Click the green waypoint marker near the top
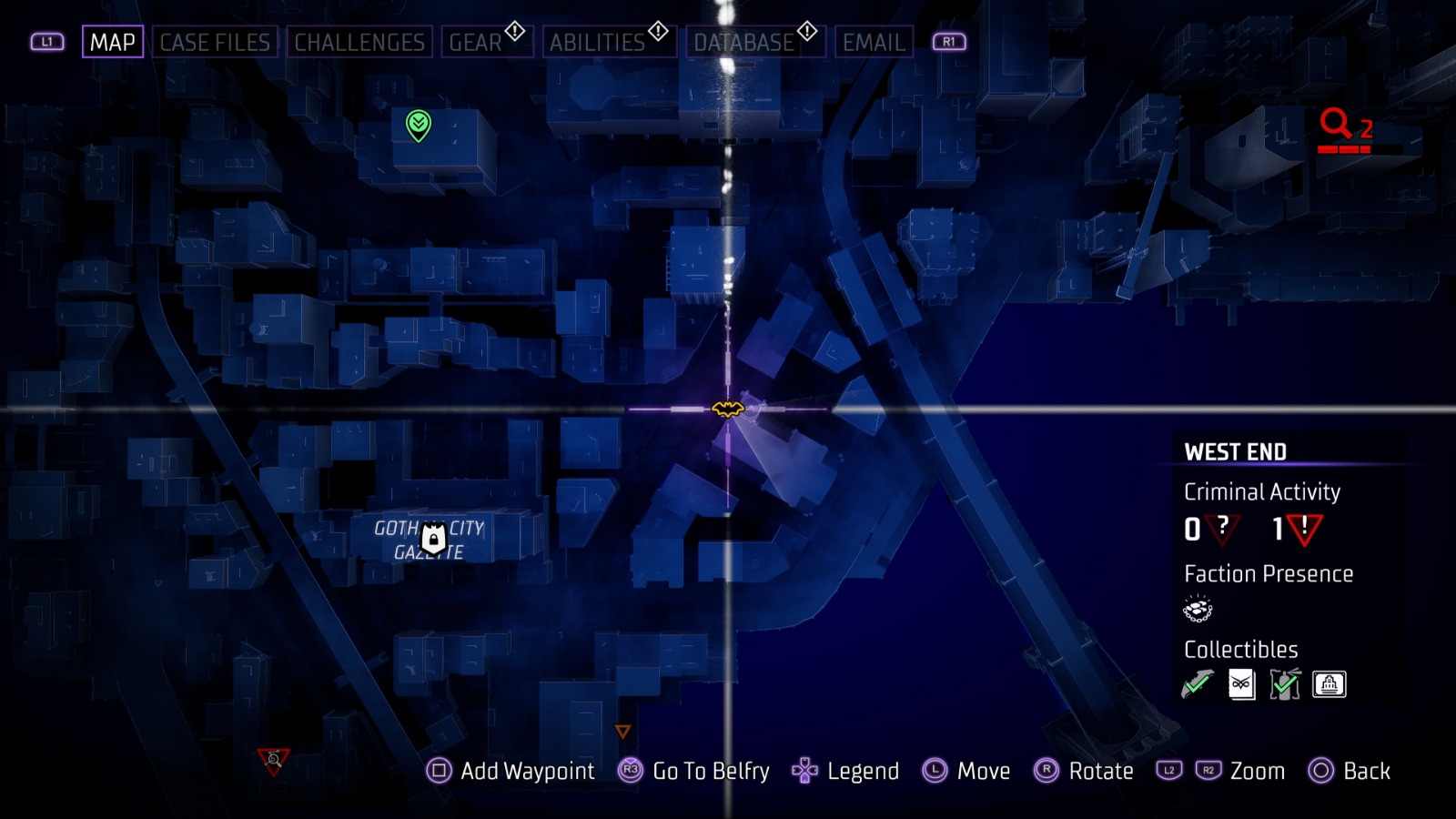The width and height of the screenshot is (1456, 819). pos(417,124)
